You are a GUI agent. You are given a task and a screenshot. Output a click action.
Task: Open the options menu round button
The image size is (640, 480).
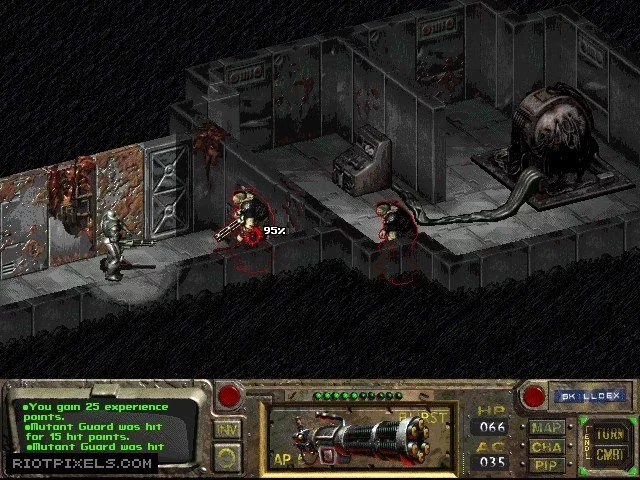point(227,455)
